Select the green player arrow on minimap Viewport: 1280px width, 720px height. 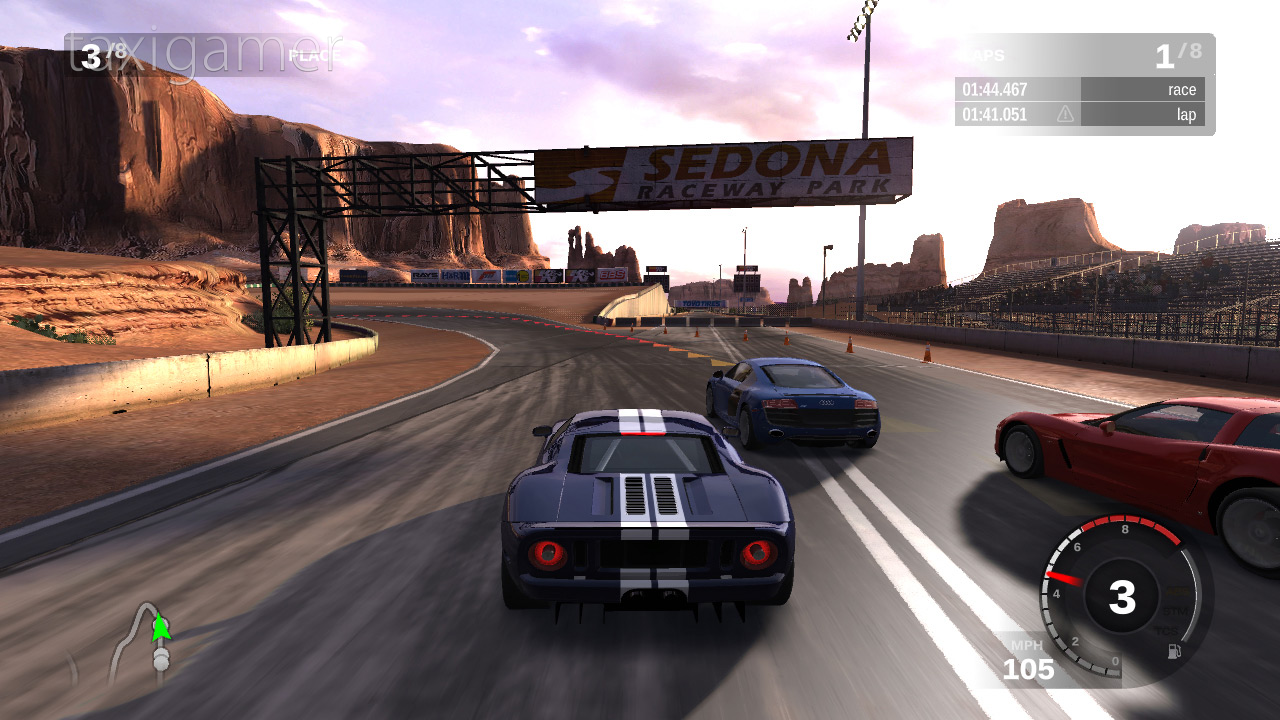point(160,627)
